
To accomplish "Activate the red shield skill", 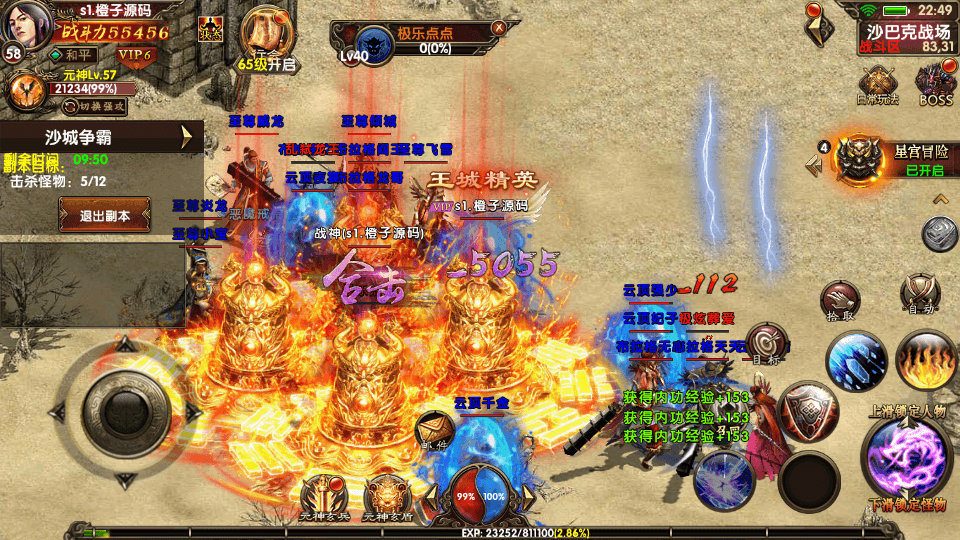I will [x=806, y=410].
